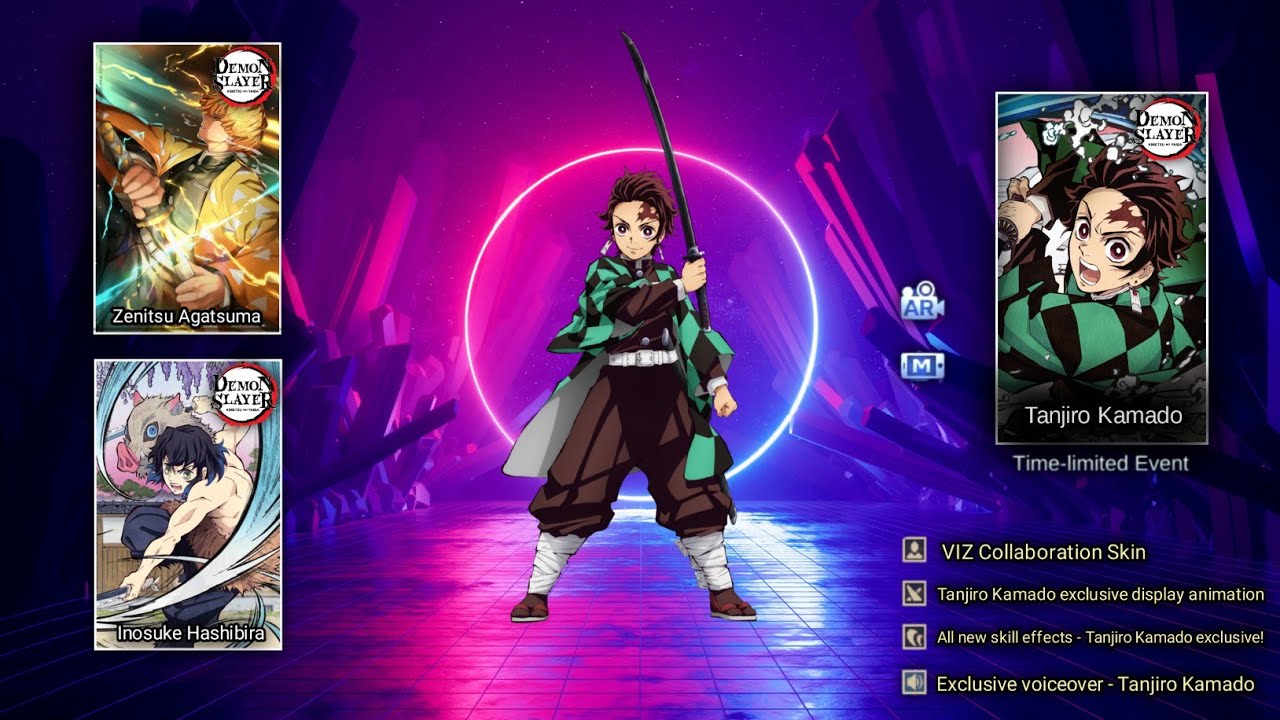View the VIZ Collaboration Skin feature
Viewport: 1280px width, 720px height.
(x=1042, y=552)
